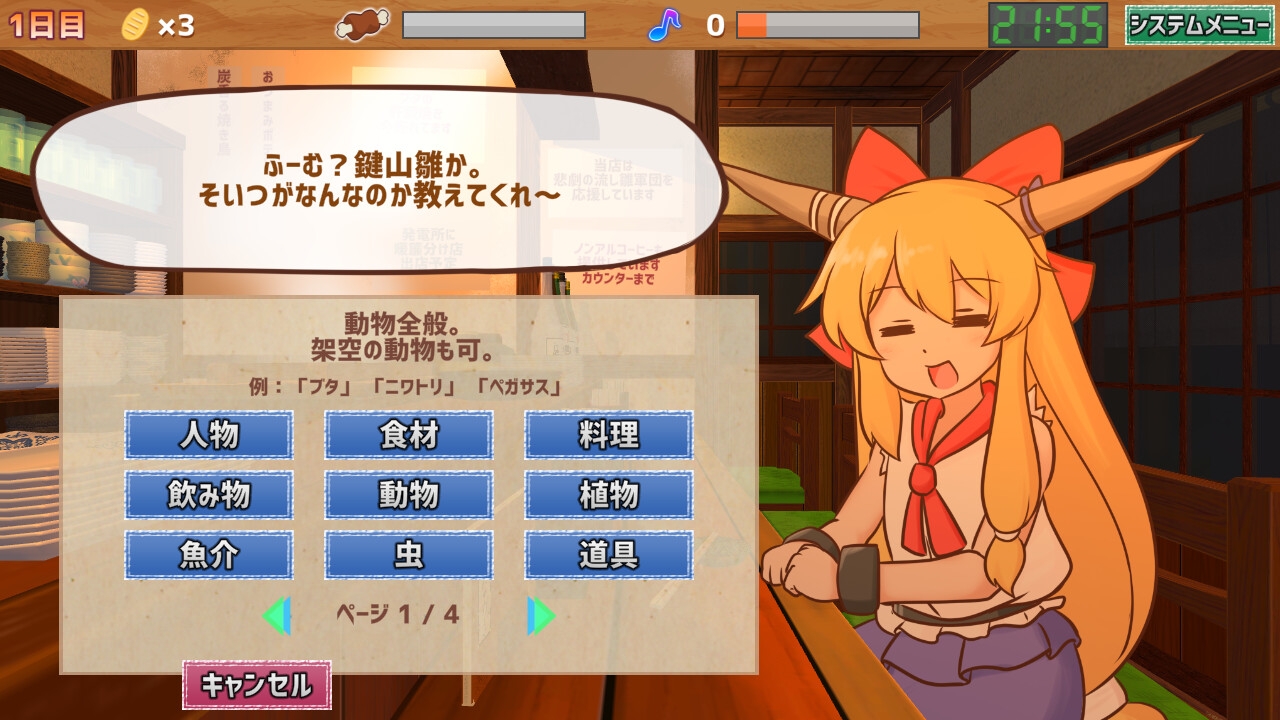
Task: Select the 魚介 category
Action: click(x=208, y=556)
